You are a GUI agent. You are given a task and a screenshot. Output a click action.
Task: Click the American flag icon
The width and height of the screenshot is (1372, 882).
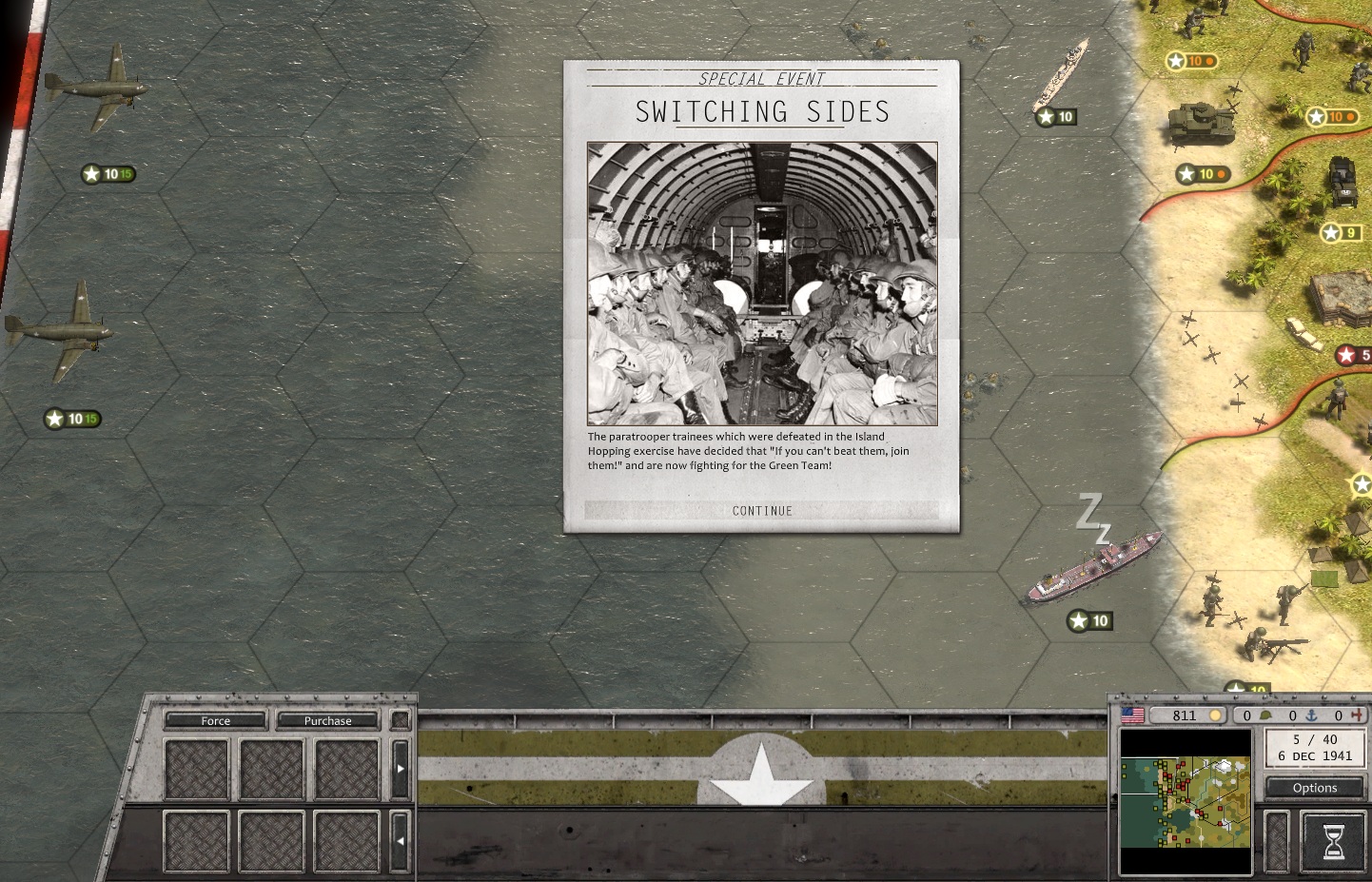click(1132, 715)
